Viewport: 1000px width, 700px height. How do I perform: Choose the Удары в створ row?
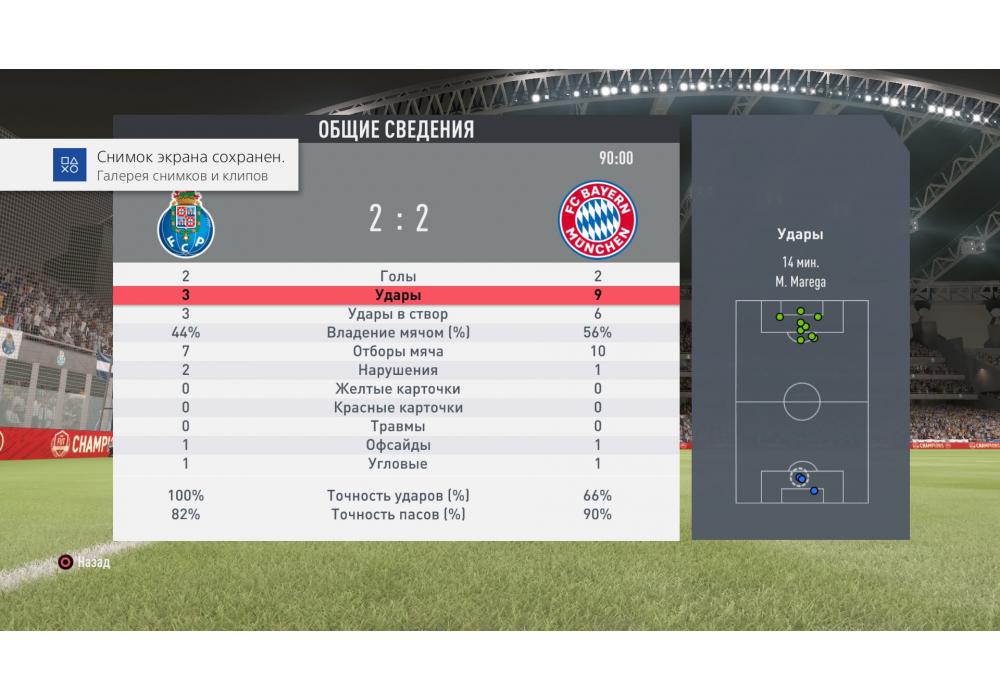398,314
